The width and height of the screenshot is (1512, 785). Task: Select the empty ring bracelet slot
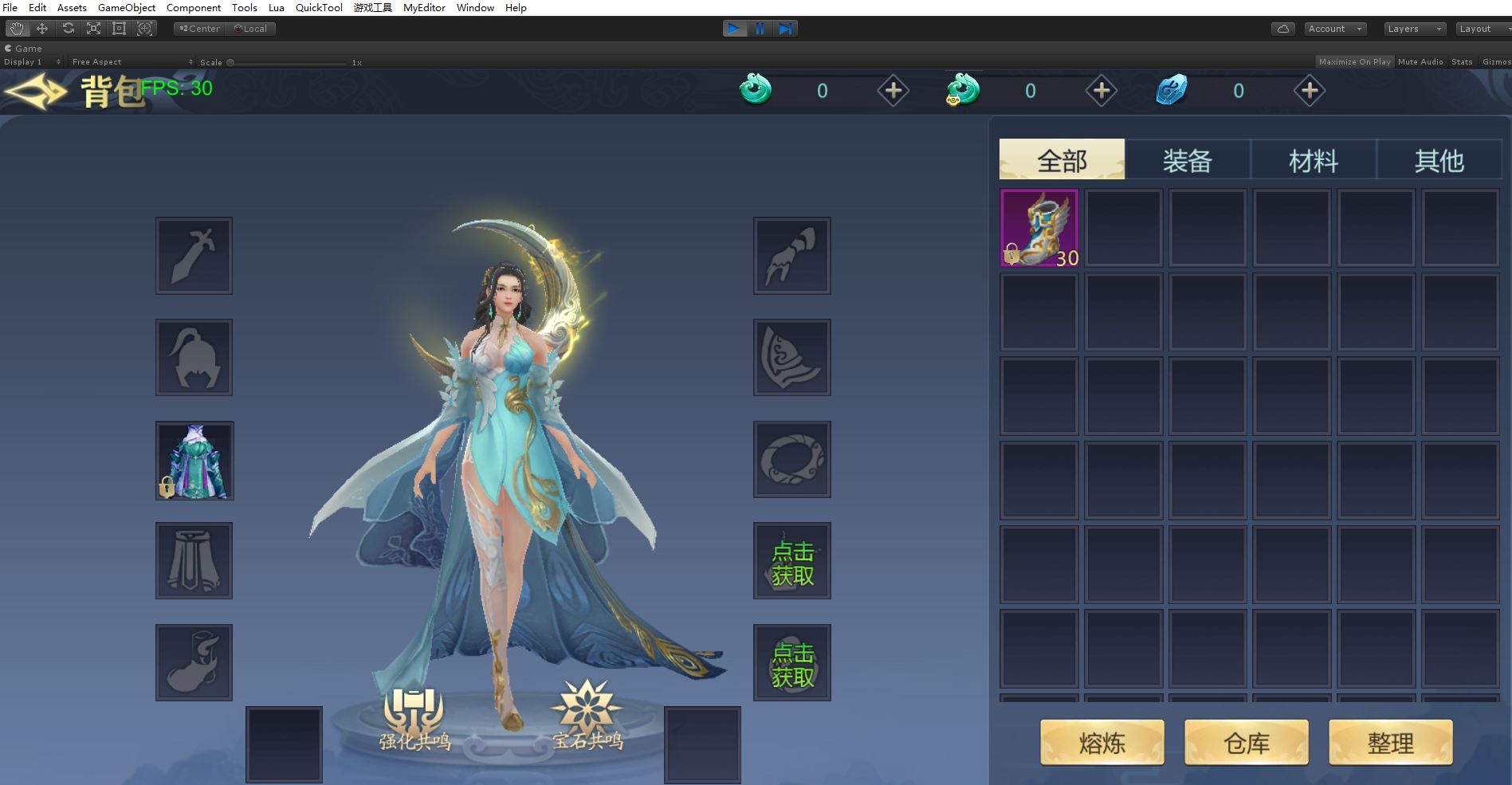[x=791, y=460]
